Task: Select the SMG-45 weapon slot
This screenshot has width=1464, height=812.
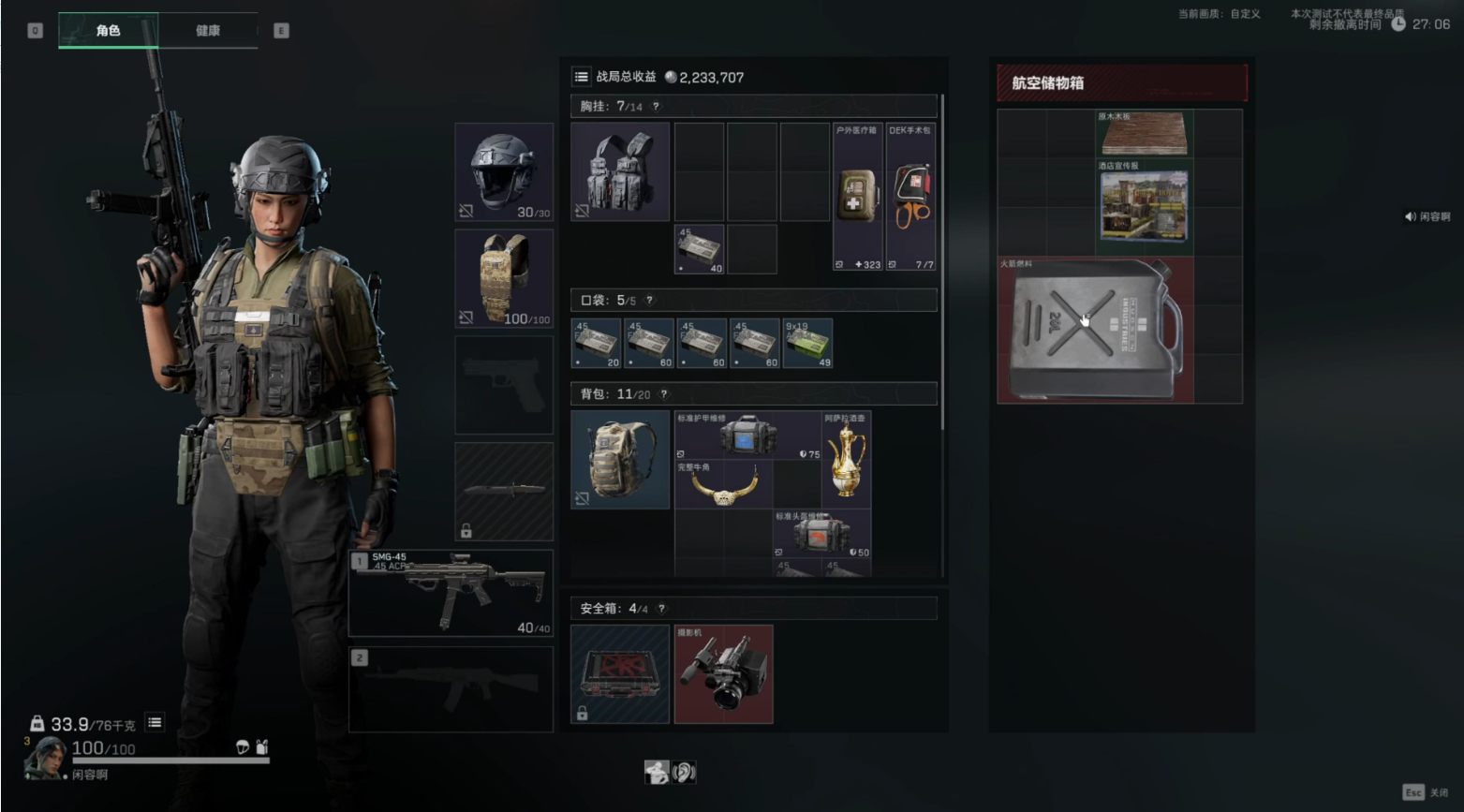Action: click(451, 593)
